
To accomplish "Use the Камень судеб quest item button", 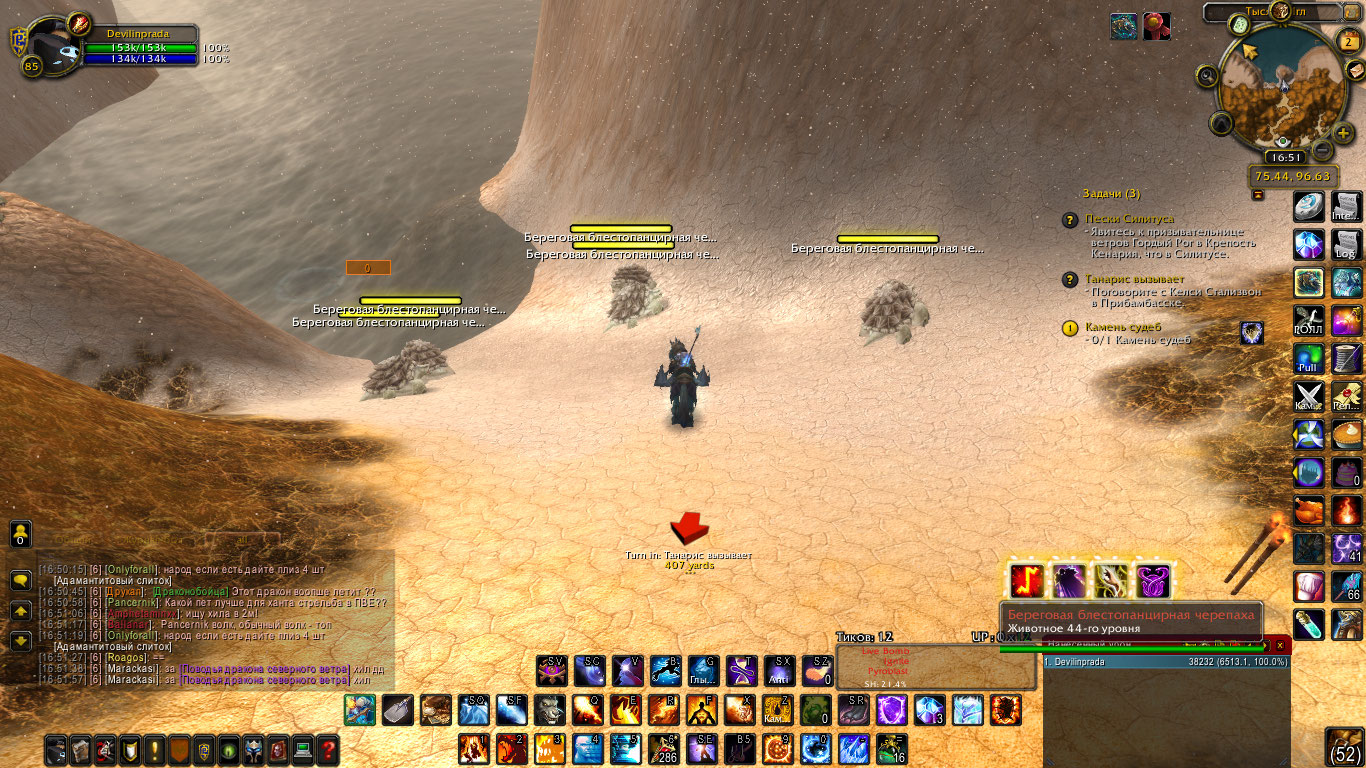I will 1252,333.
